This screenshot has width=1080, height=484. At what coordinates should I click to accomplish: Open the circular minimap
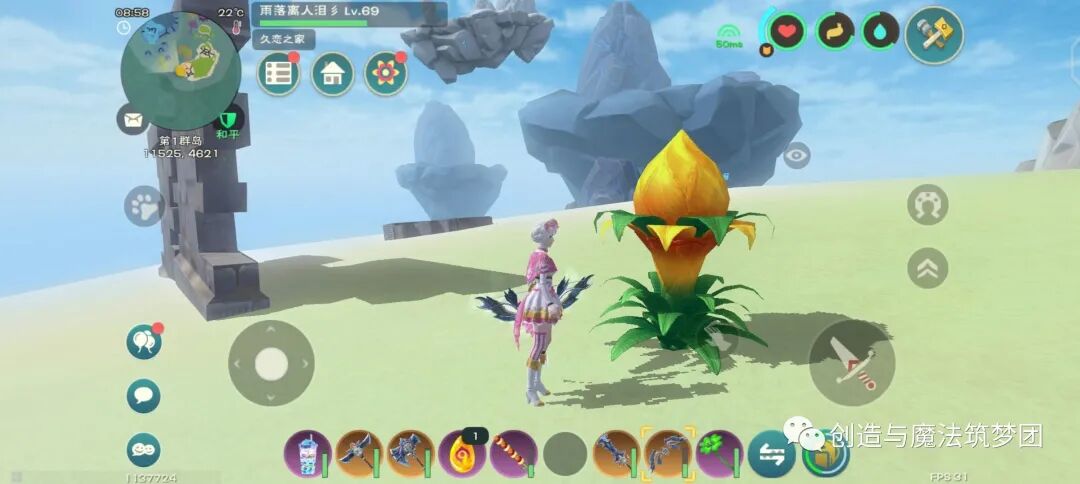[x=180, y=70]
